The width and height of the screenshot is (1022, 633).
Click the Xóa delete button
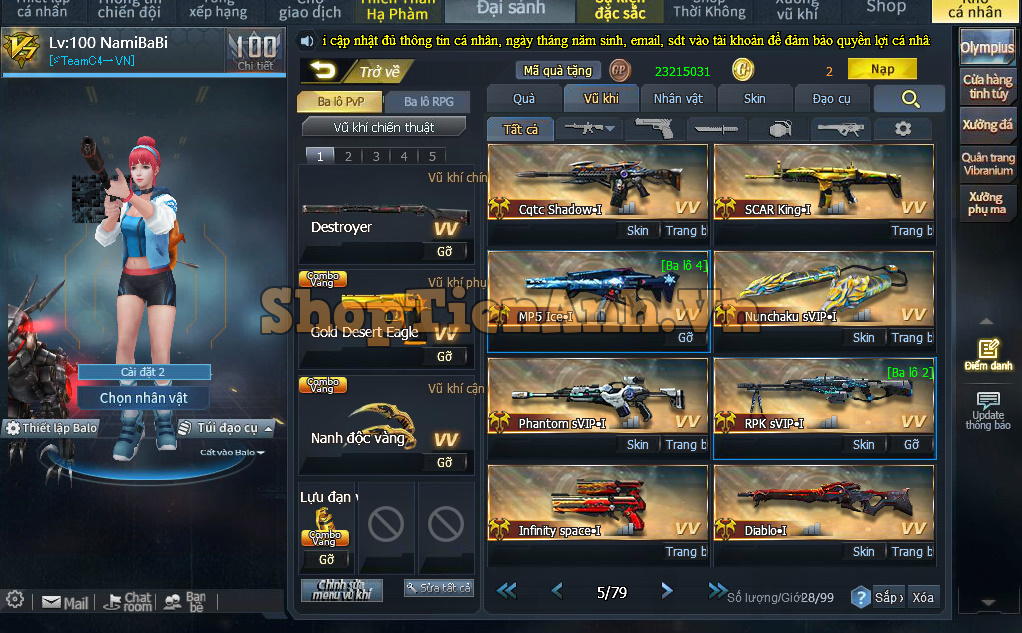[922, 597]
